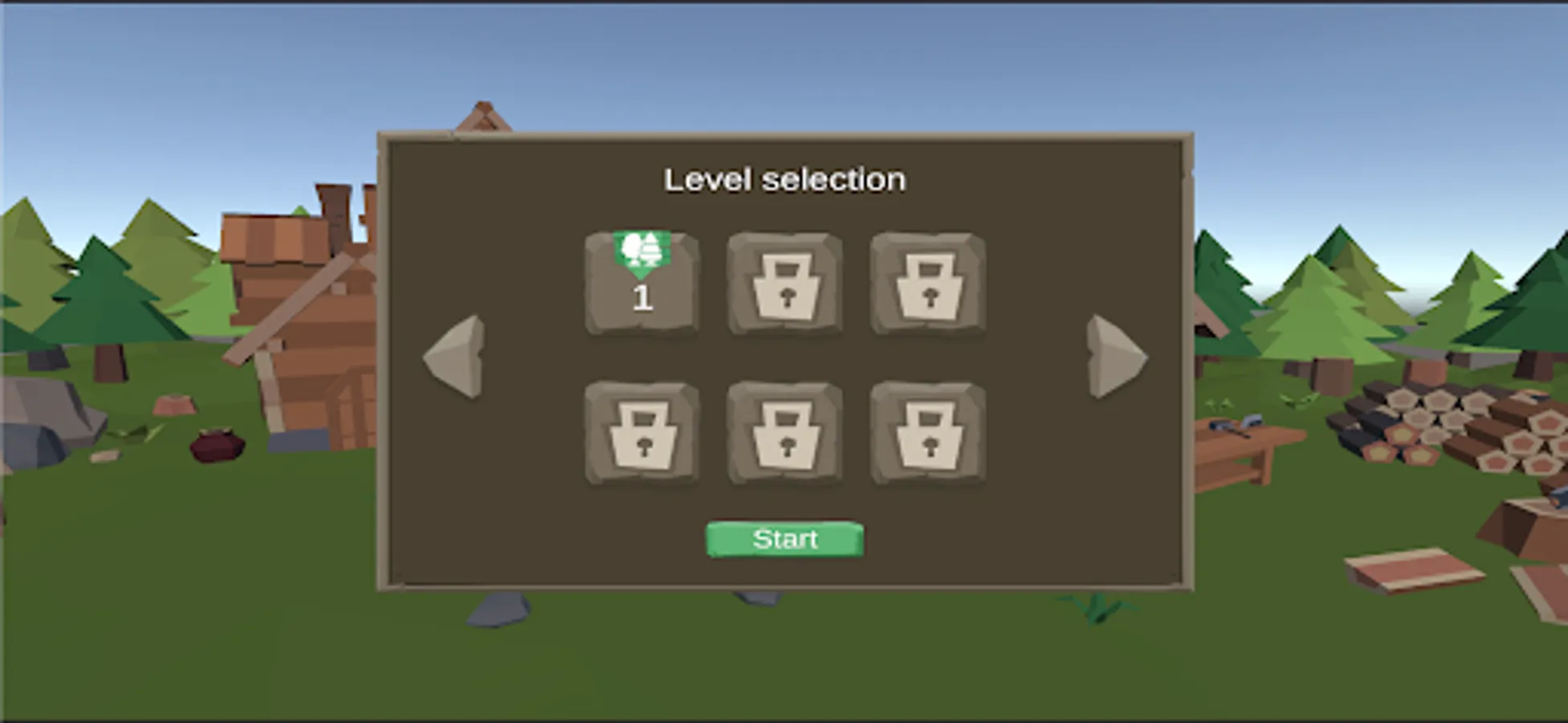Click the Level selection title
Image resolution: width=1568 pixels, height=723 pixels.
784,178
